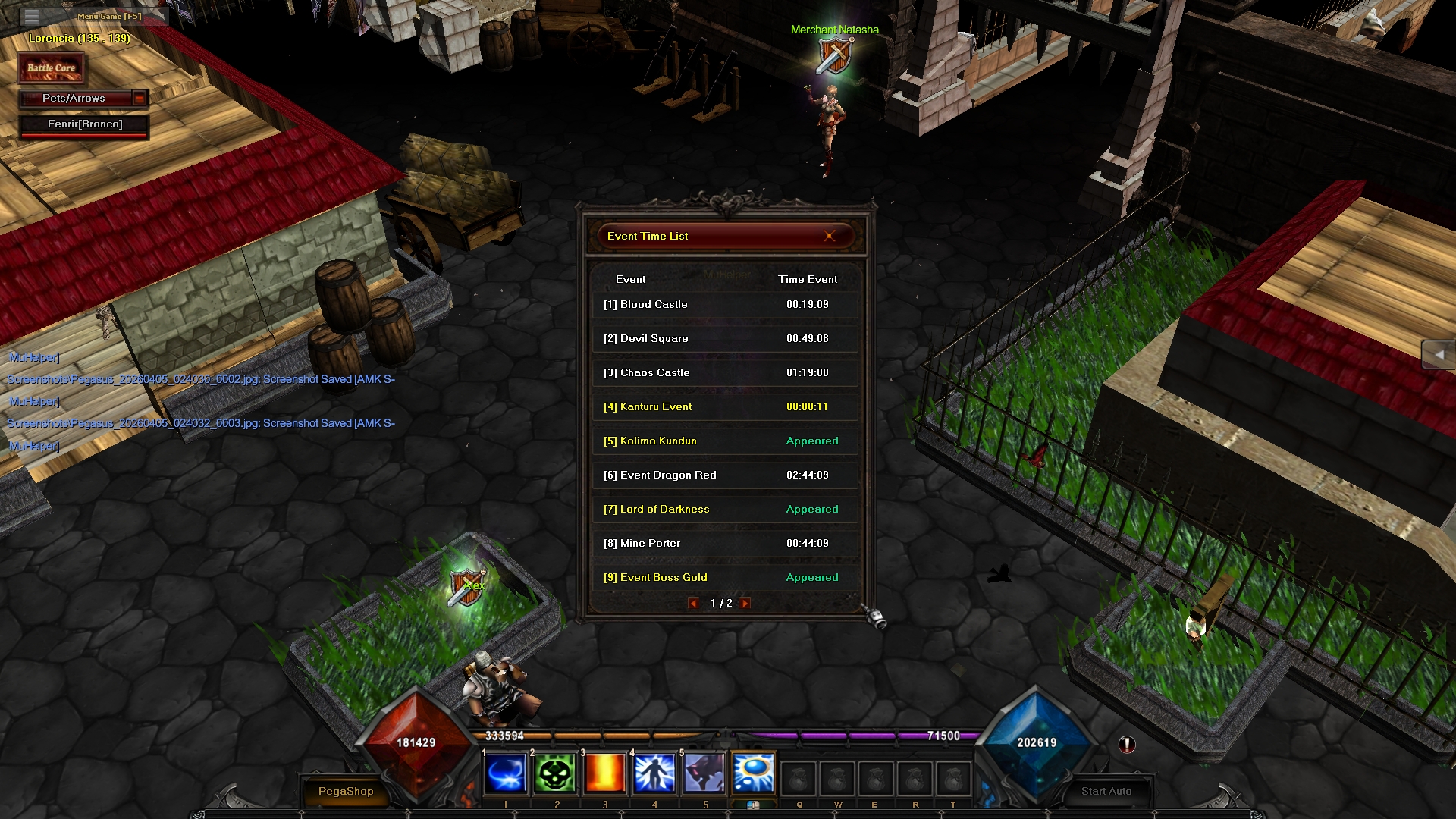Select the Devil Square event row

pyautogui.click(x=724, y=339)
